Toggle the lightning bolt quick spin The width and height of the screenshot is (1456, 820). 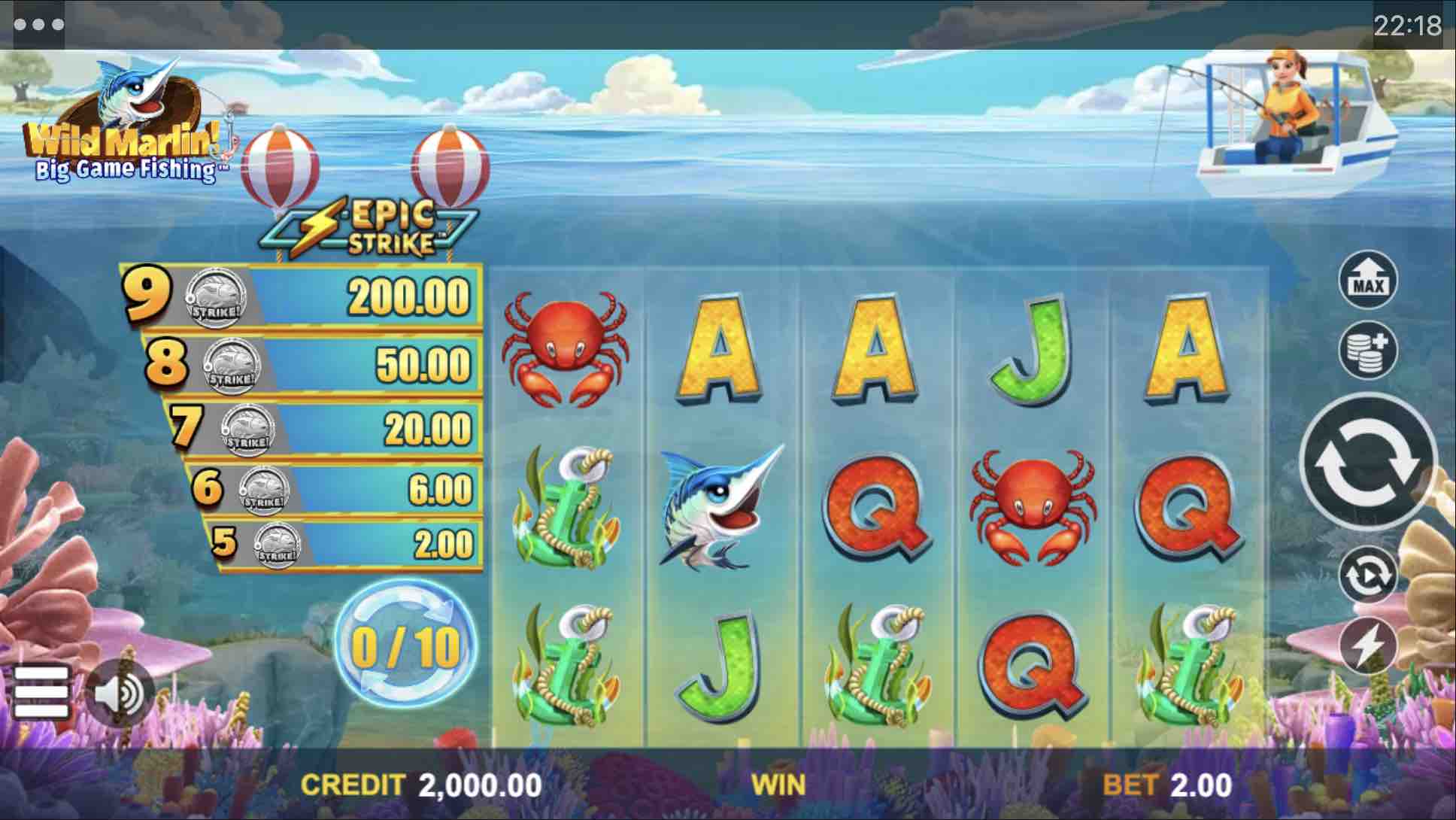point(1368,645)
